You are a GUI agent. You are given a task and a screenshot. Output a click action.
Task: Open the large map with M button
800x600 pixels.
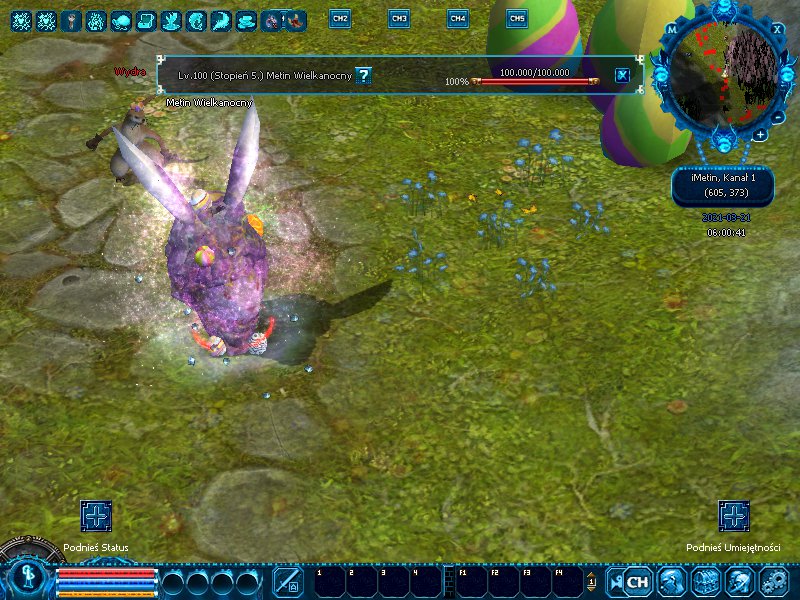click(672, 29)
